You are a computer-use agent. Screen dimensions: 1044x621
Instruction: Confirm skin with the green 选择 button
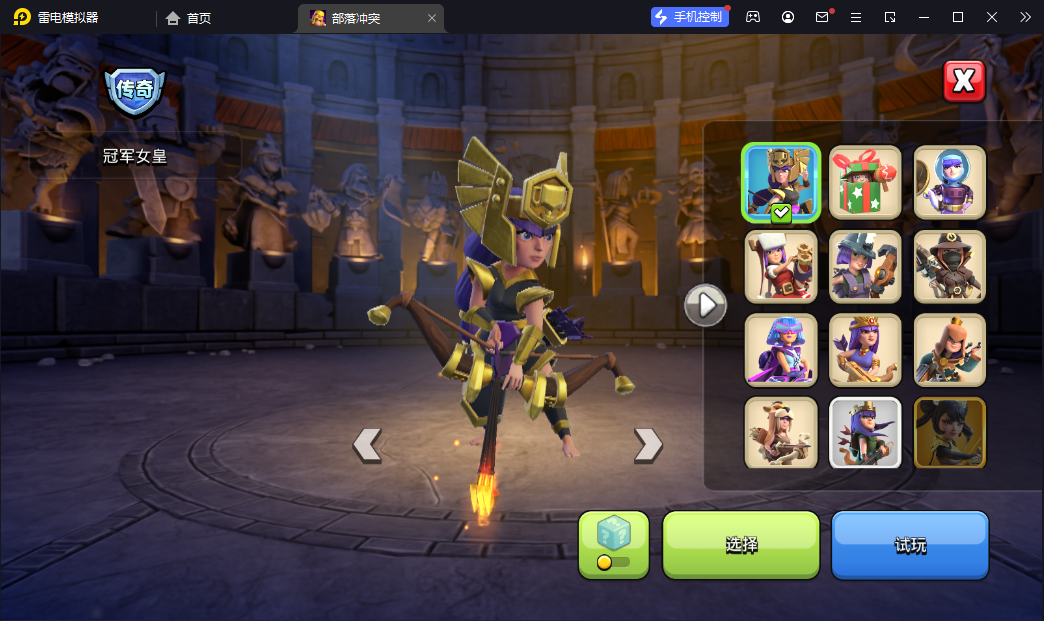coord(741,545)
